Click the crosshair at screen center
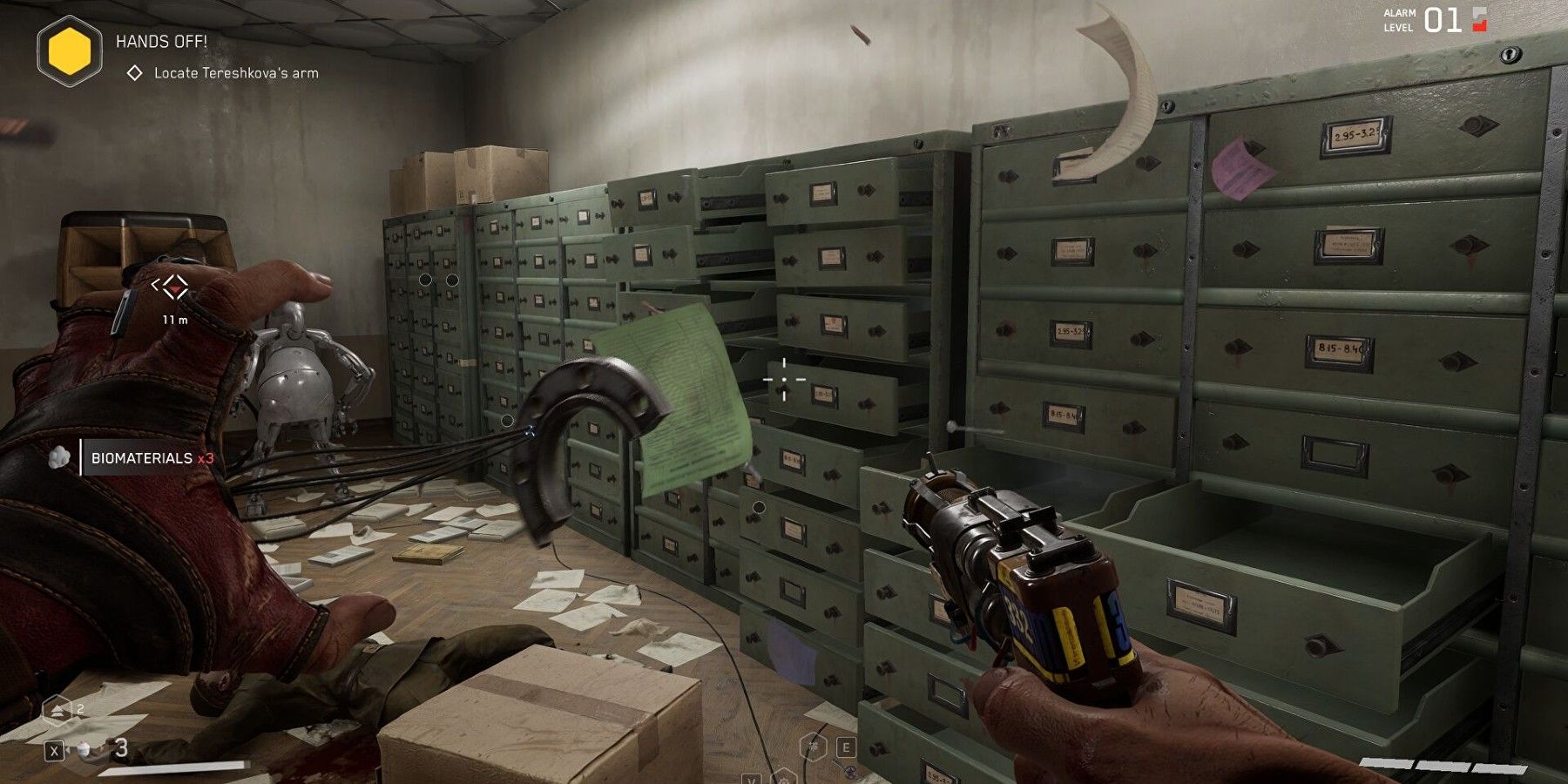Image resolution: width=1568 pixels, height=784 pixels. pos(785,378)
